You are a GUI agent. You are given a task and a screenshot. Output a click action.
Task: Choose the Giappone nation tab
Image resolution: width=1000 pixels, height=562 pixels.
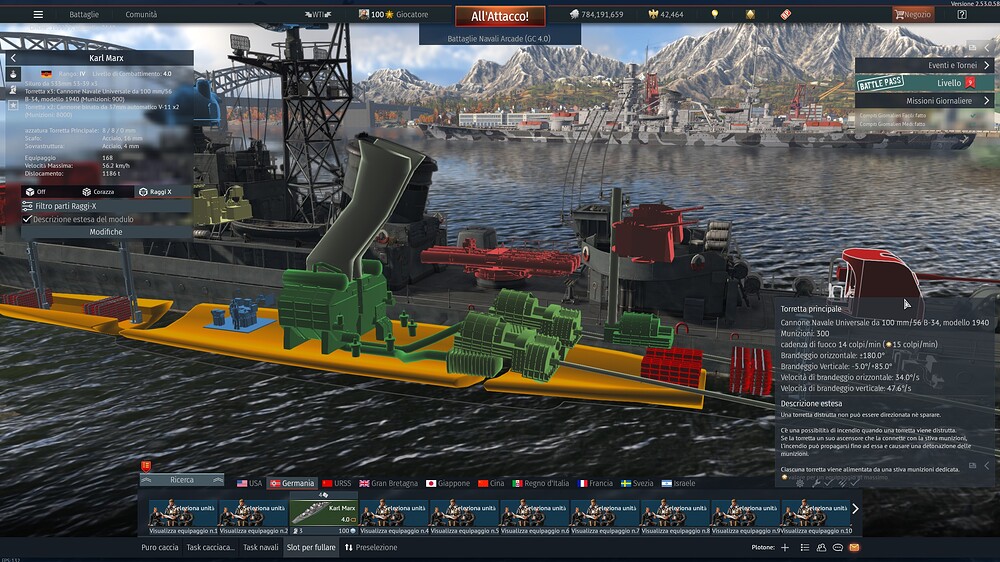click(448, 483)
